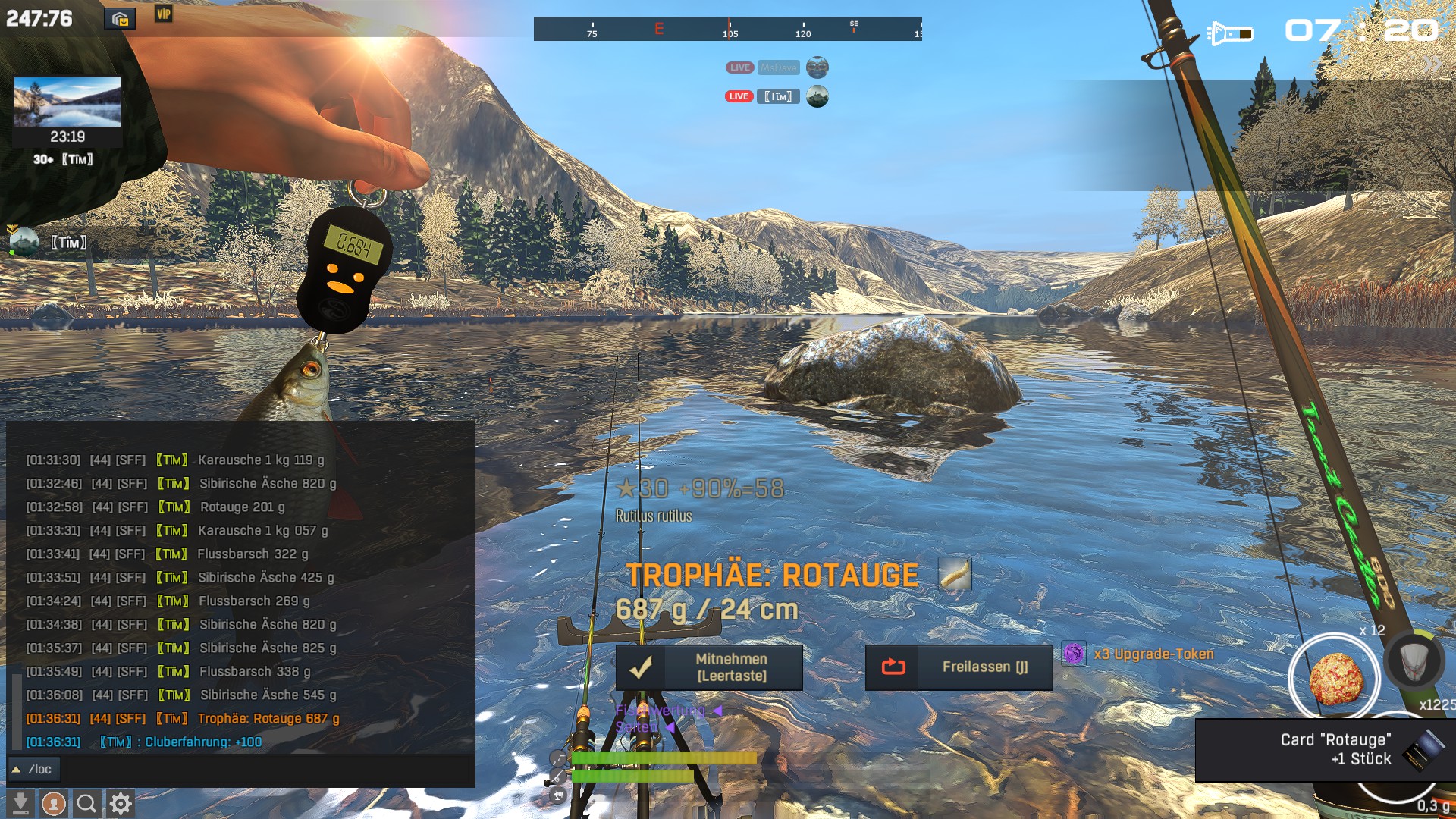Select the MsDave live stream entry
Viewport: 1456px width, 819px height.
[x=778, y=67]
